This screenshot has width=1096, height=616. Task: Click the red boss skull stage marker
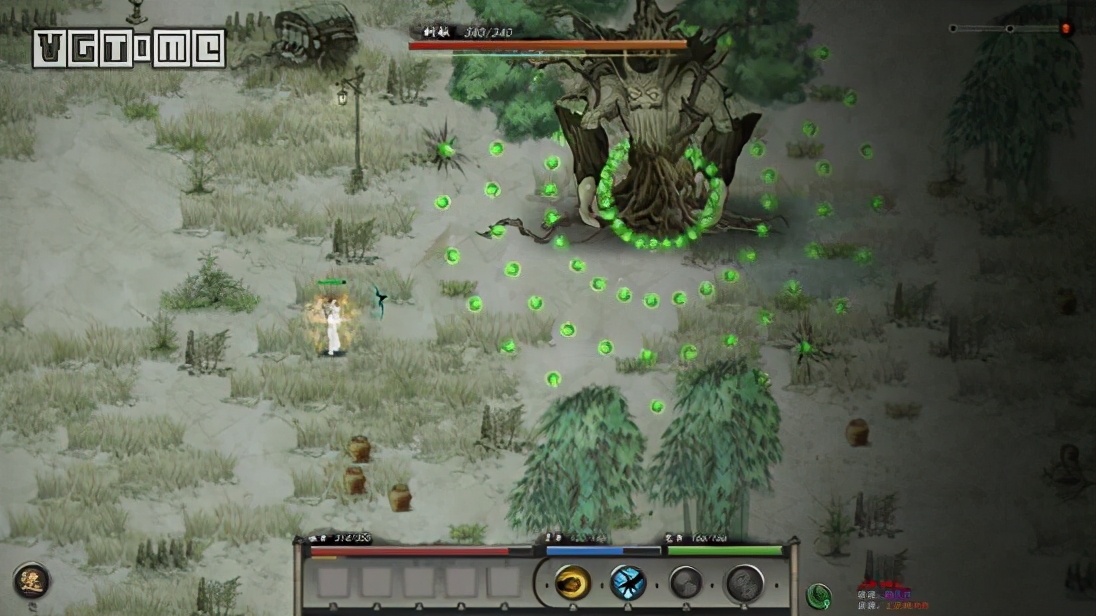(1066, 29)
